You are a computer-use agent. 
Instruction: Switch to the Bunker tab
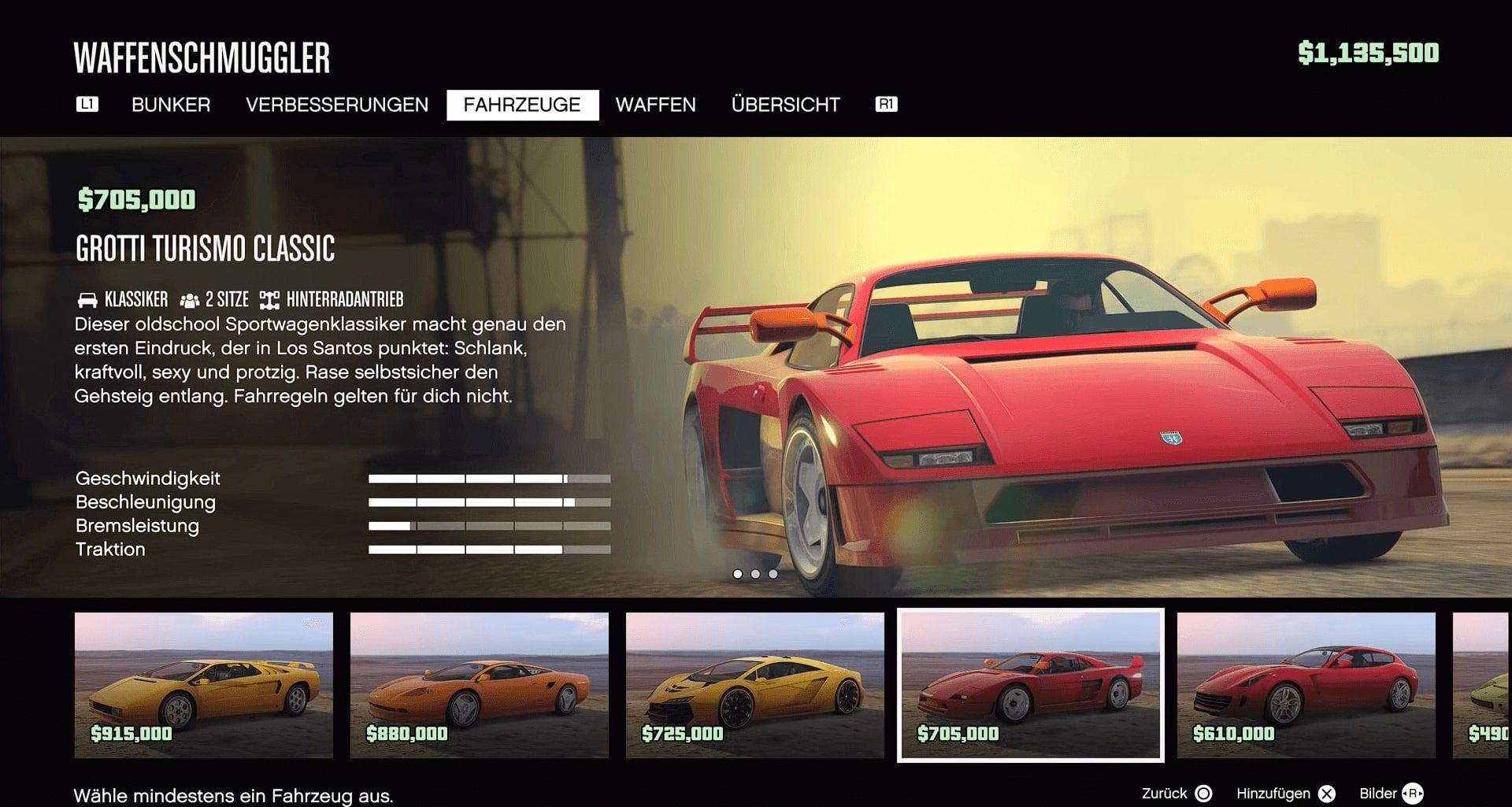[171, 105]
